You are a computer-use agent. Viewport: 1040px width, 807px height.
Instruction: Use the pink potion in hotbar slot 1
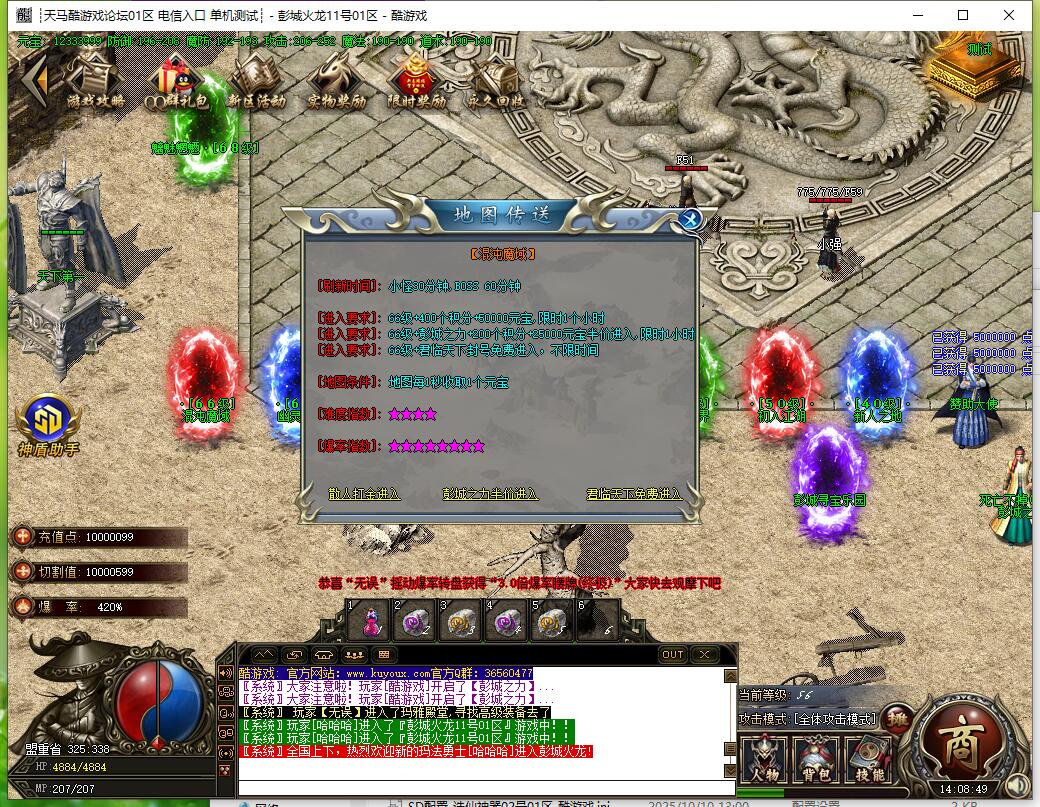click(x=369, y=621)
